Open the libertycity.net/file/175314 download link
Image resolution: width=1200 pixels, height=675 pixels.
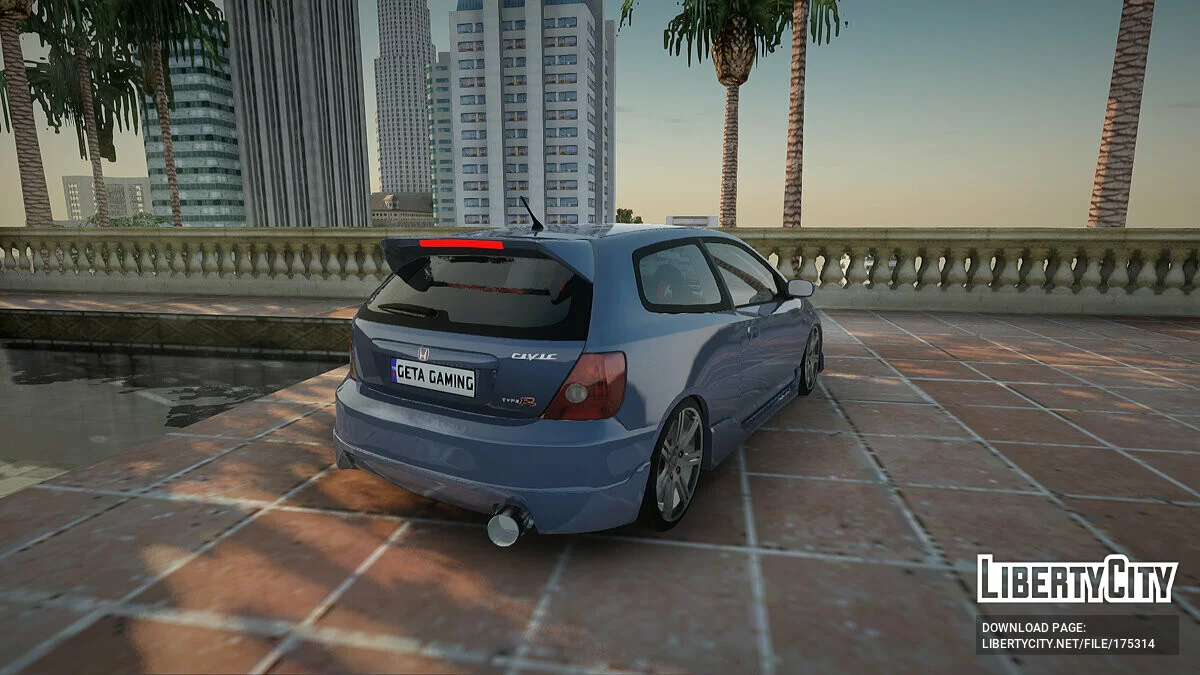coord(1068,644)
